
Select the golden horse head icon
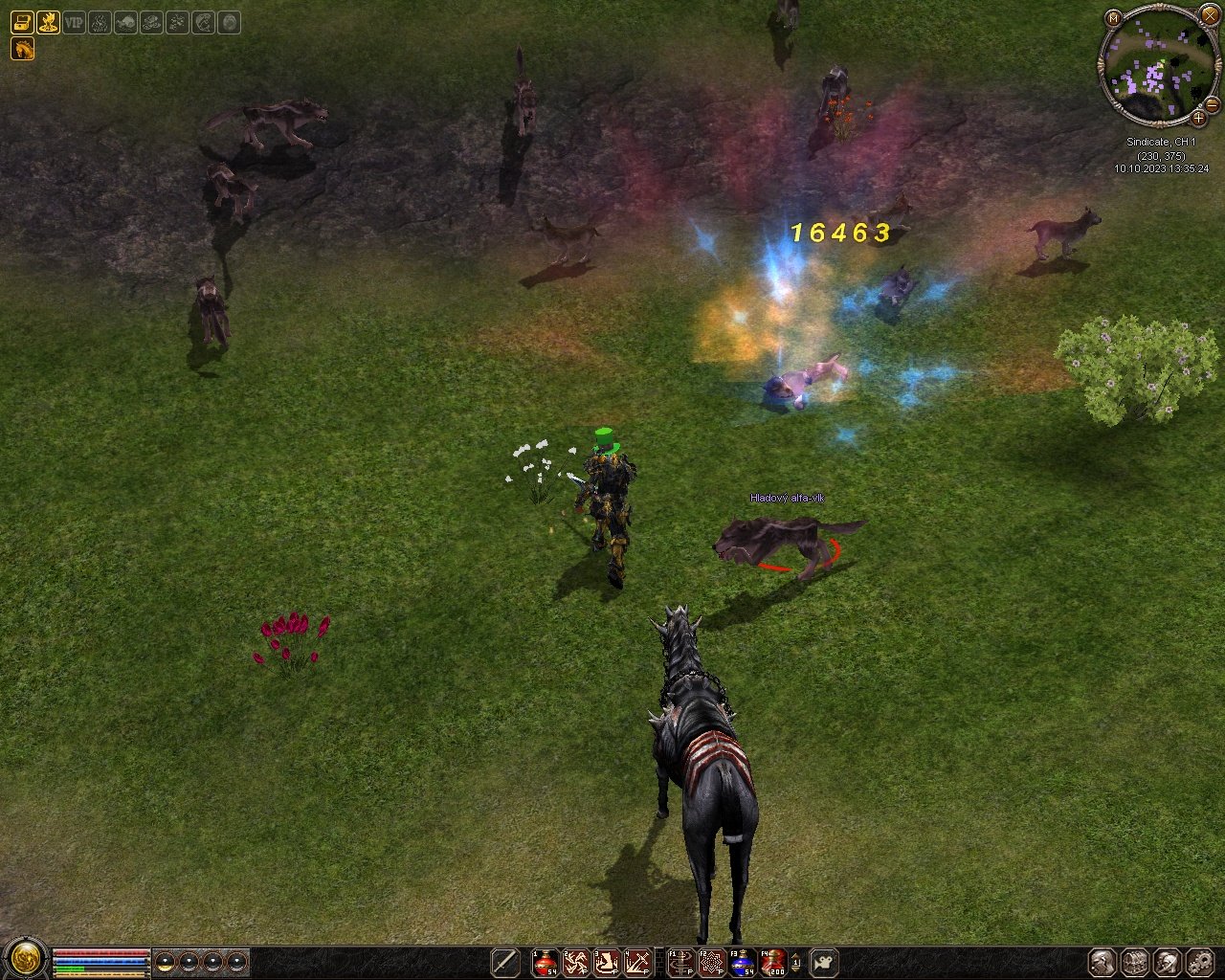click(x=22, y=48)
